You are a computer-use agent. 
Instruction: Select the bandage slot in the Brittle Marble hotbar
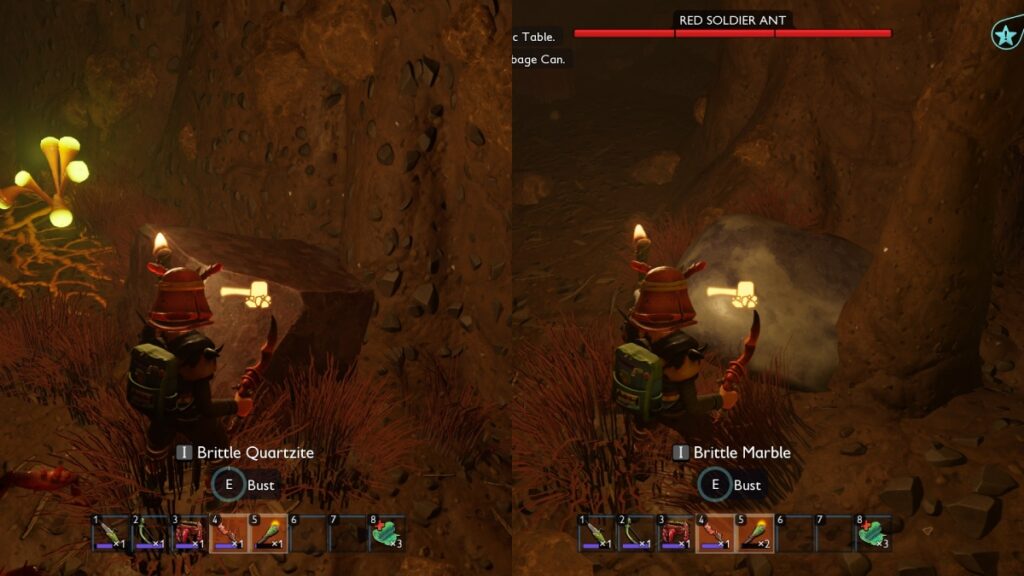coord(873,533)
